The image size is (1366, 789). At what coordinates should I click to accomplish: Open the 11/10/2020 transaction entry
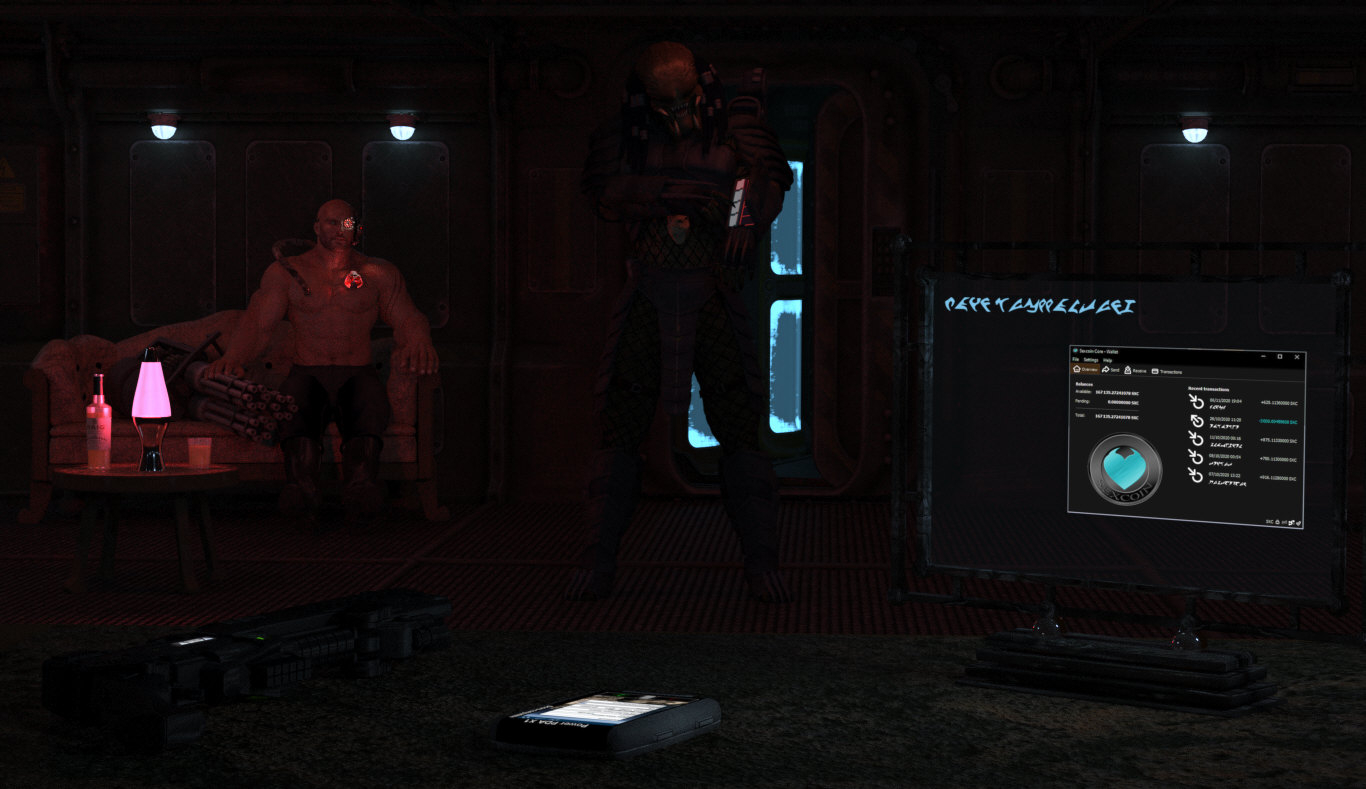click(1245, 440)
